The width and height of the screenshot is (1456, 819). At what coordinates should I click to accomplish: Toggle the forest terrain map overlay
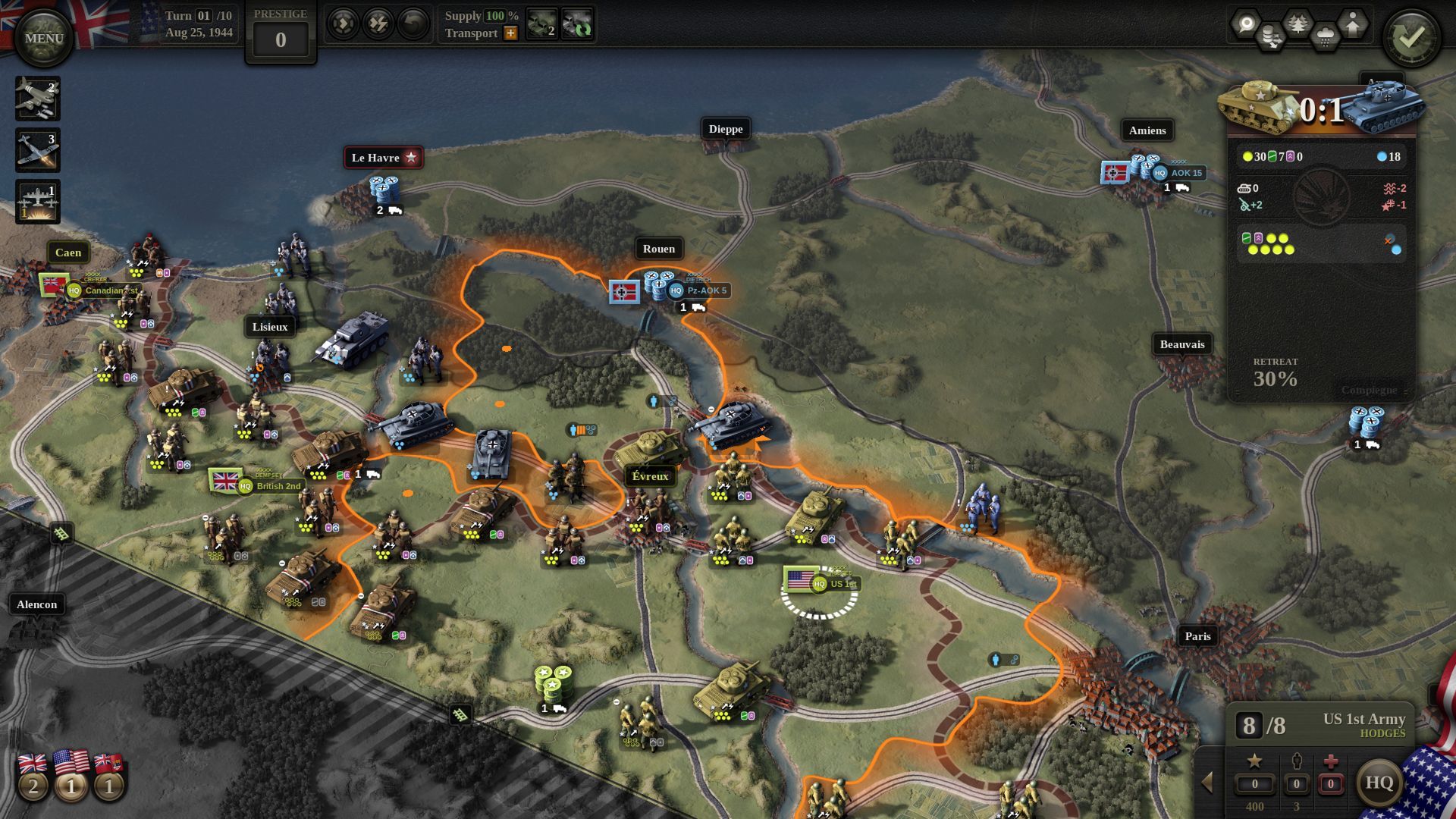[1298, 24]
